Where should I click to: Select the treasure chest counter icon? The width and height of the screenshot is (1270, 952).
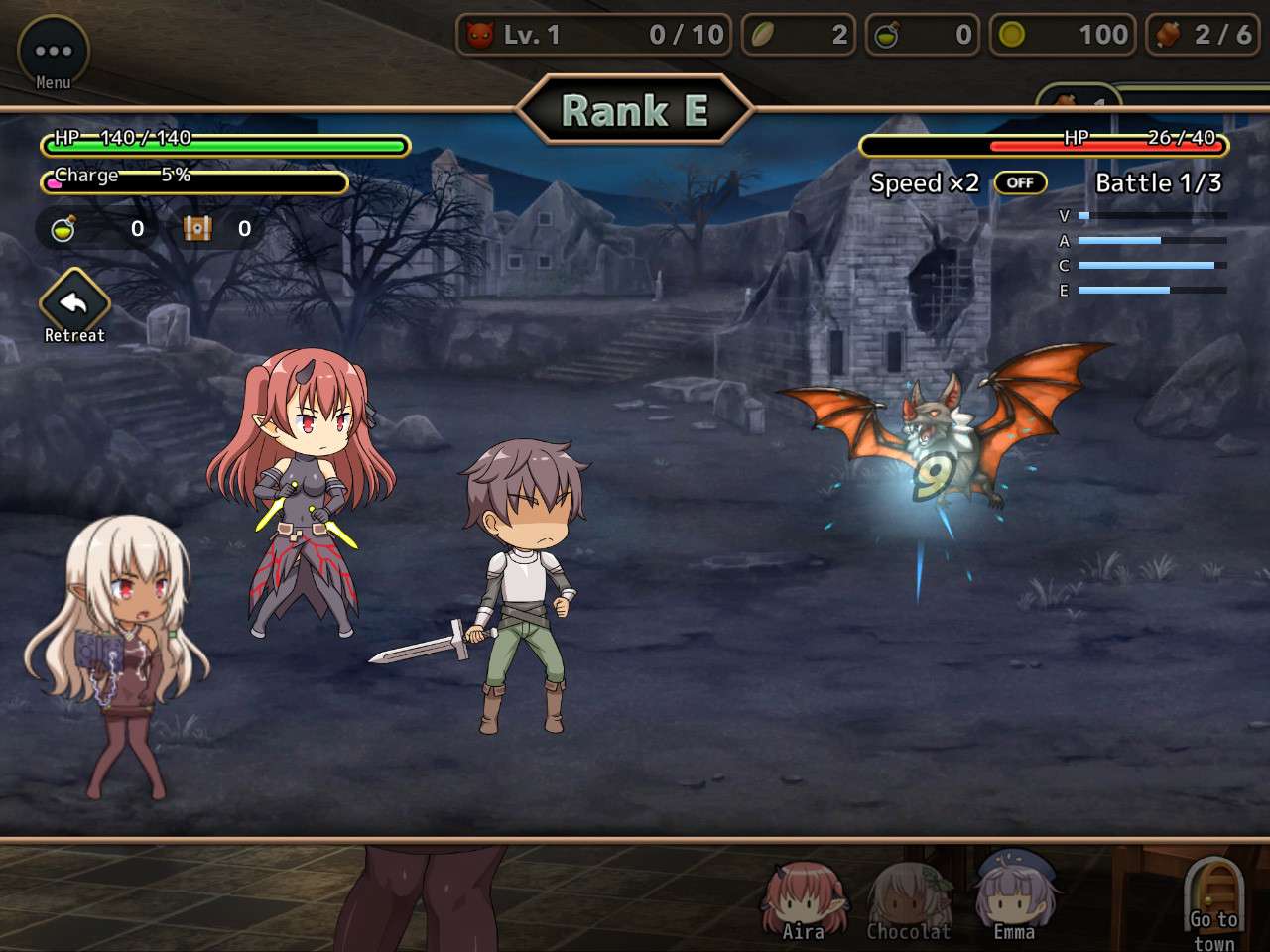pyautogui.click(x=198, y=228)
